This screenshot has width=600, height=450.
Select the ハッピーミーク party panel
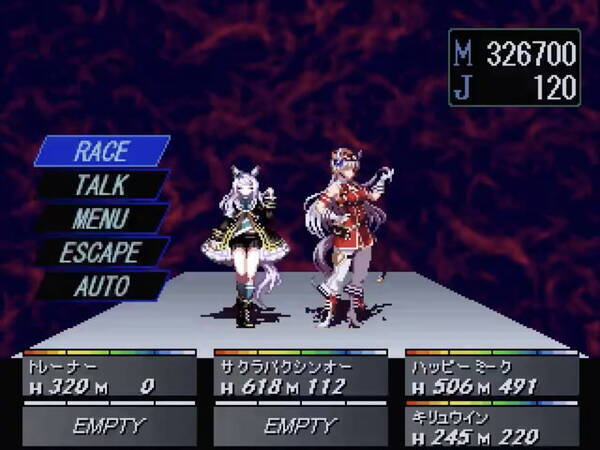(x=492, y=376)
